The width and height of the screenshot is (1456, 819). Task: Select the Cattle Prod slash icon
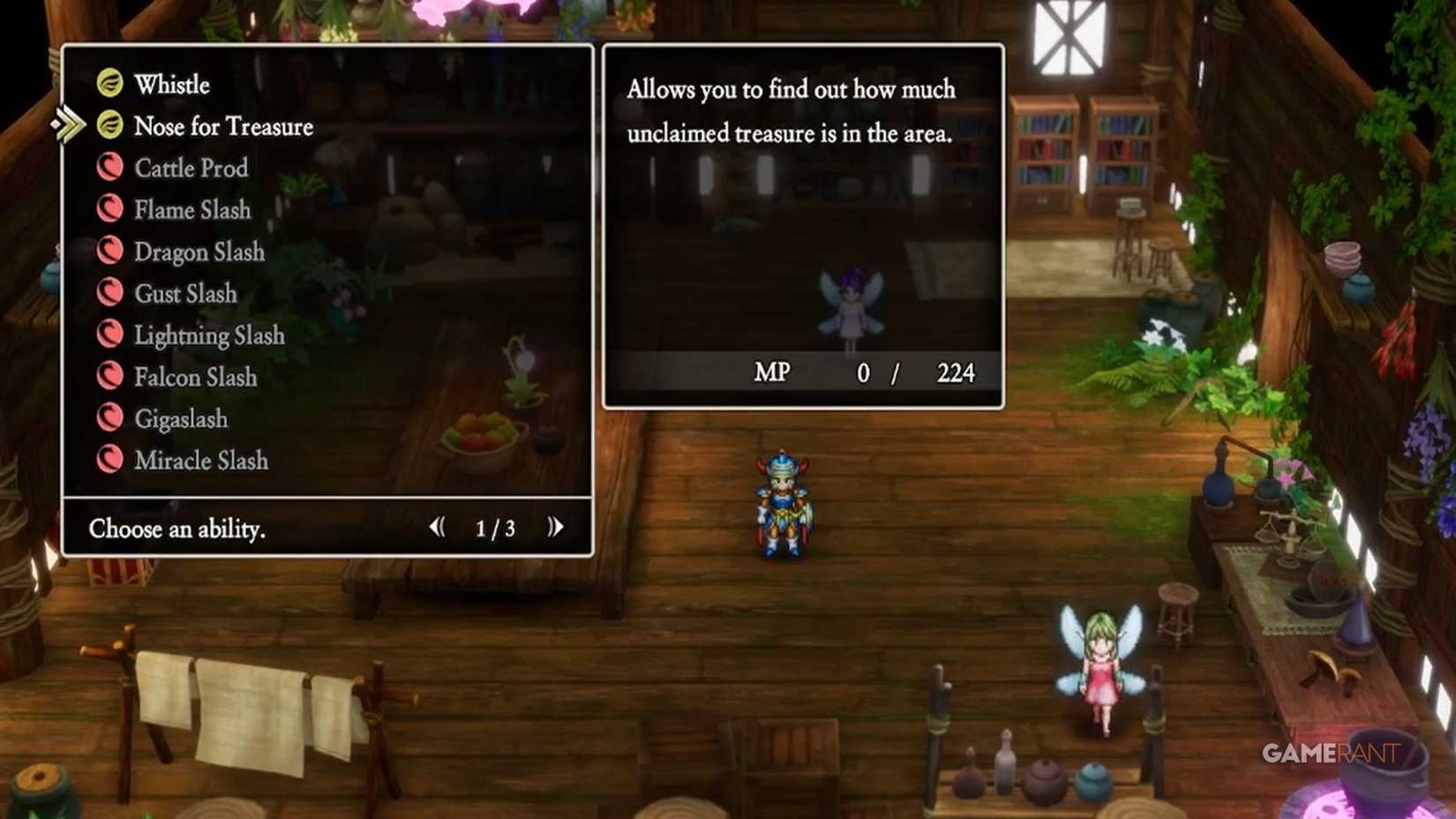[x=110, y=168]
